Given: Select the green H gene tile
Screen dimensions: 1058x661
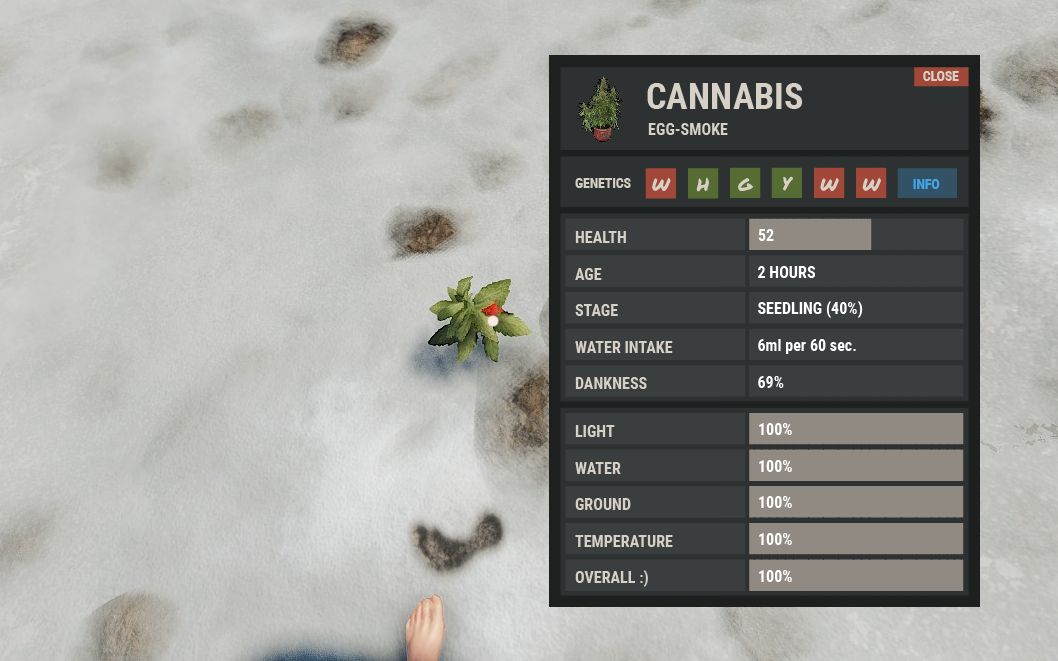Looking at the screenshot, I should tap(702, 184).
